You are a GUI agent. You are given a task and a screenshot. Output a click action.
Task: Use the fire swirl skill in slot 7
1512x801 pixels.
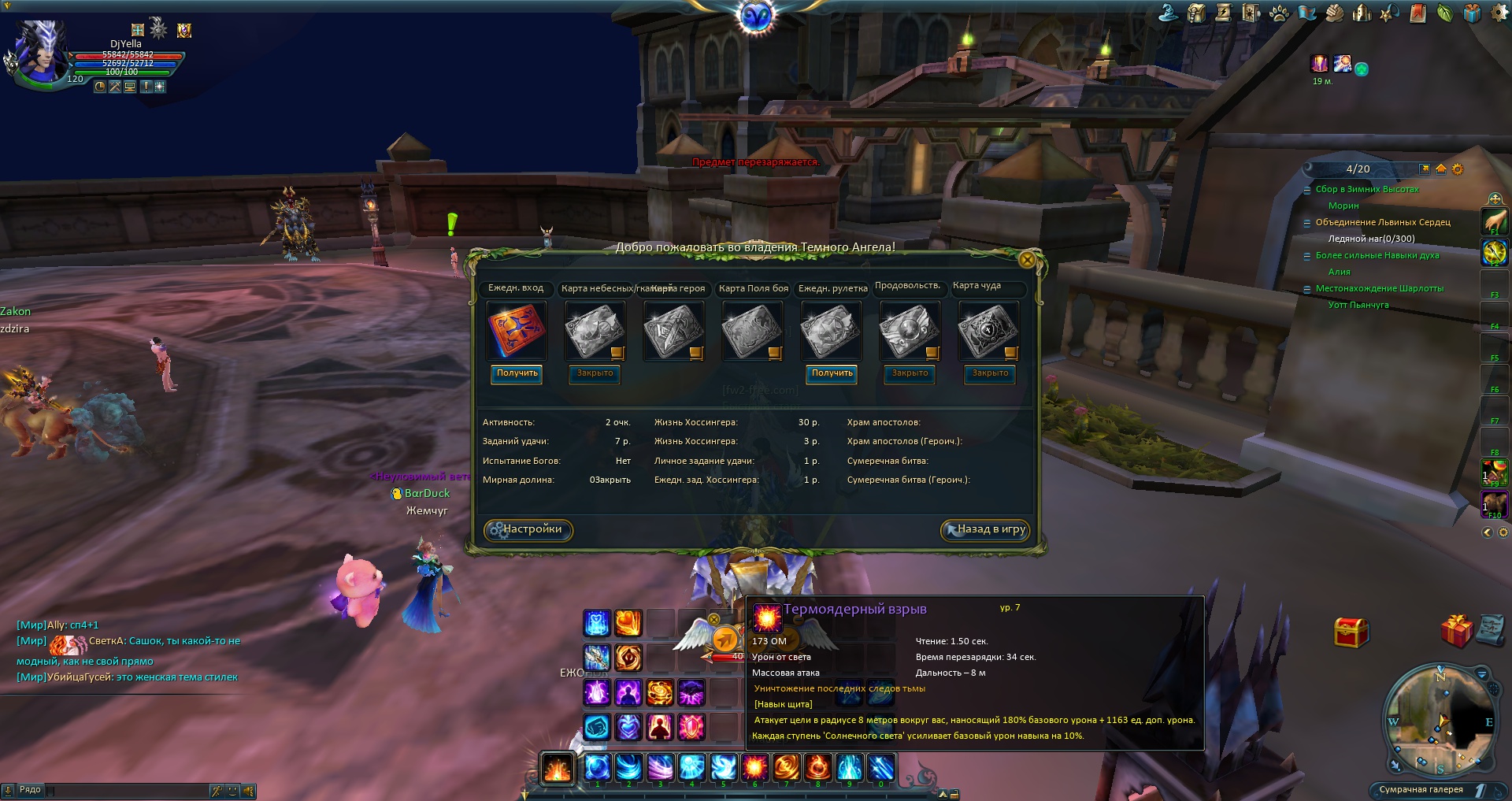point(786,766)
